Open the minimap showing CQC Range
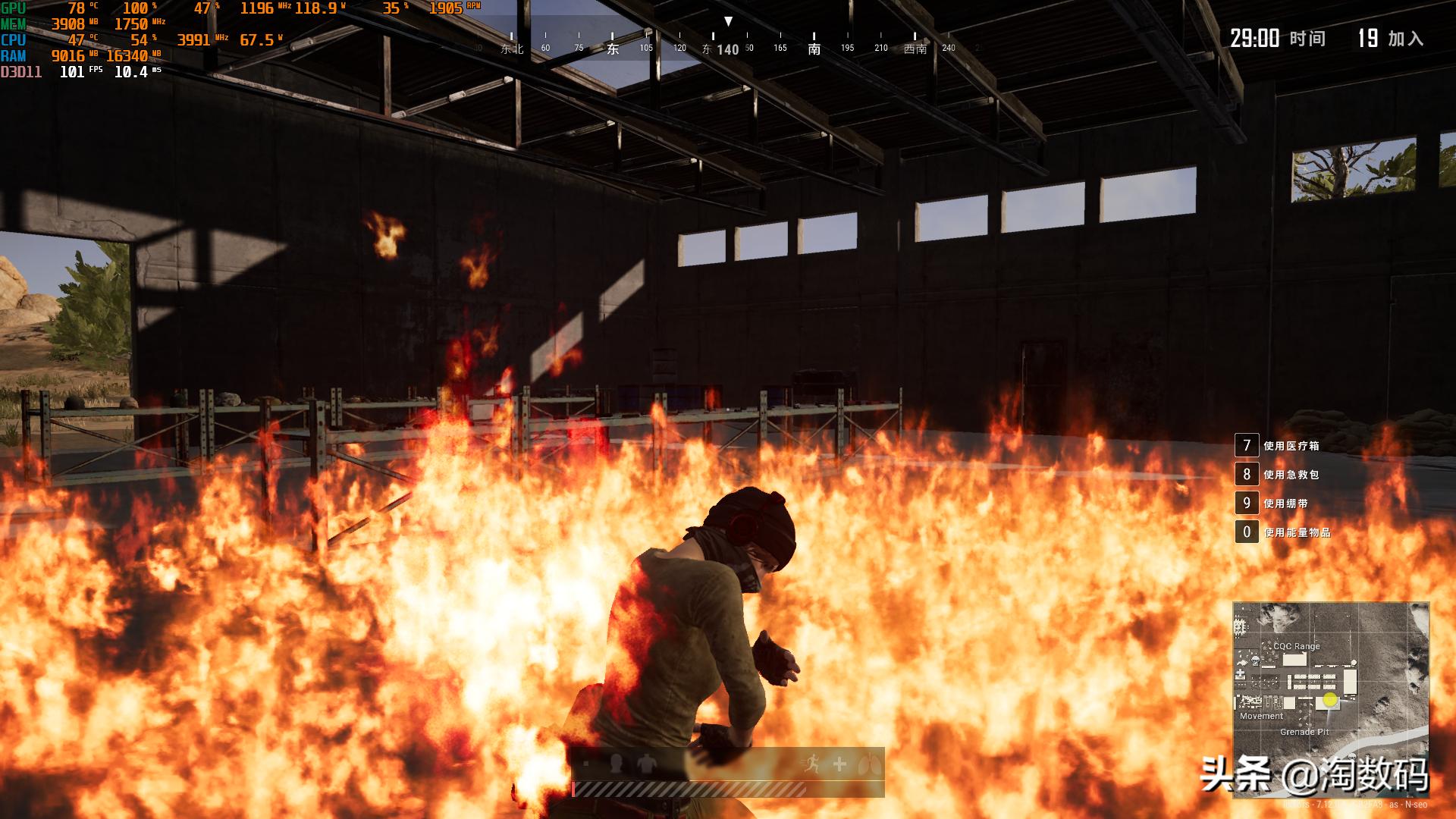This screenshot has width=1456, height=819. coord(1331,699)
